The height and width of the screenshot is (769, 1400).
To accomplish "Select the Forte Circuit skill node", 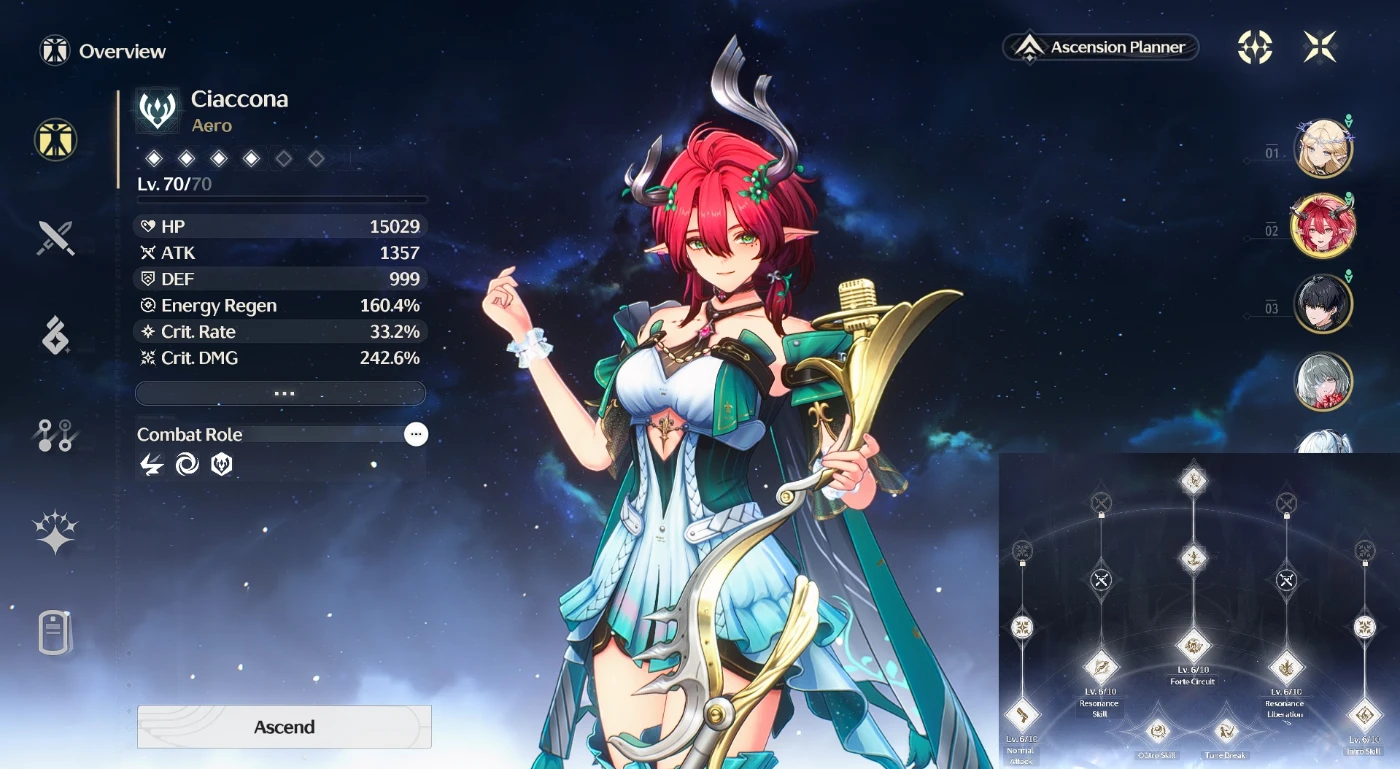I will pyautogui.click(x=1193, y=647).
